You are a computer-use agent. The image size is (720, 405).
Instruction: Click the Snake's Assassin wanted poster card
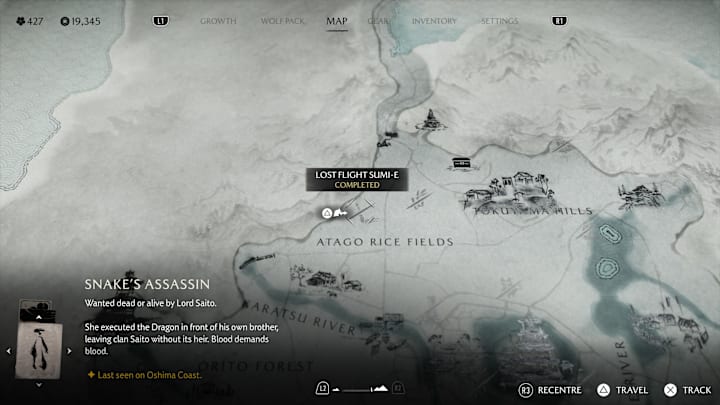[40, 350]
